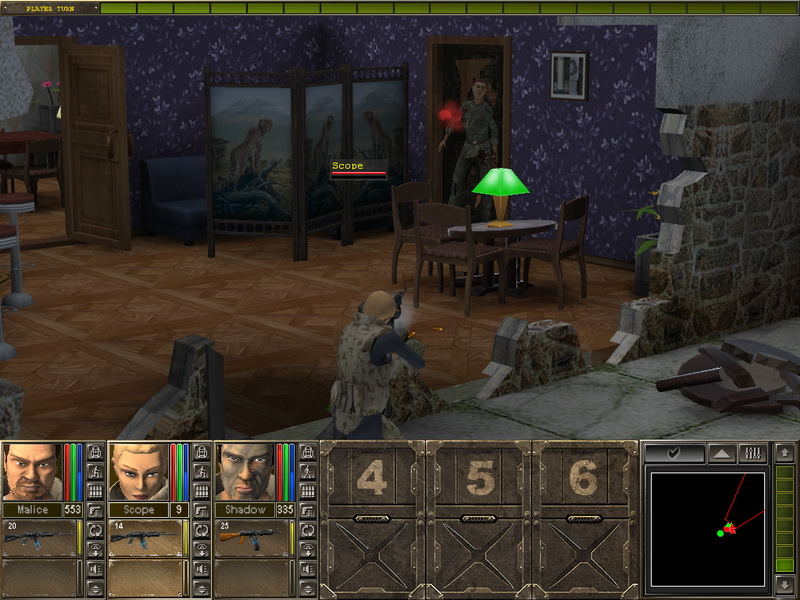Click the minimap display

(707, 529)
